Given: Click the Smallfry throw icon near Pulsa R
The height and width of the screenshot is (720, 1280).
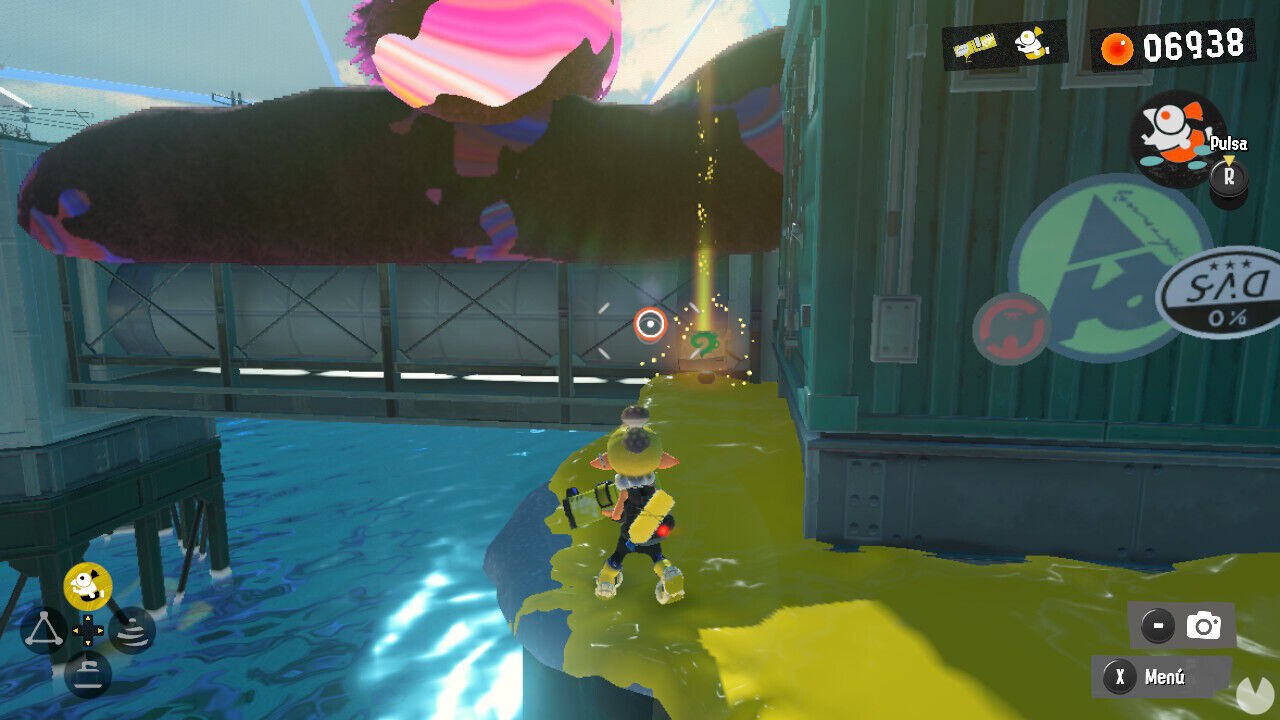Looking at the screenshot, I should pyautogui.click(x=1172, y=140).
